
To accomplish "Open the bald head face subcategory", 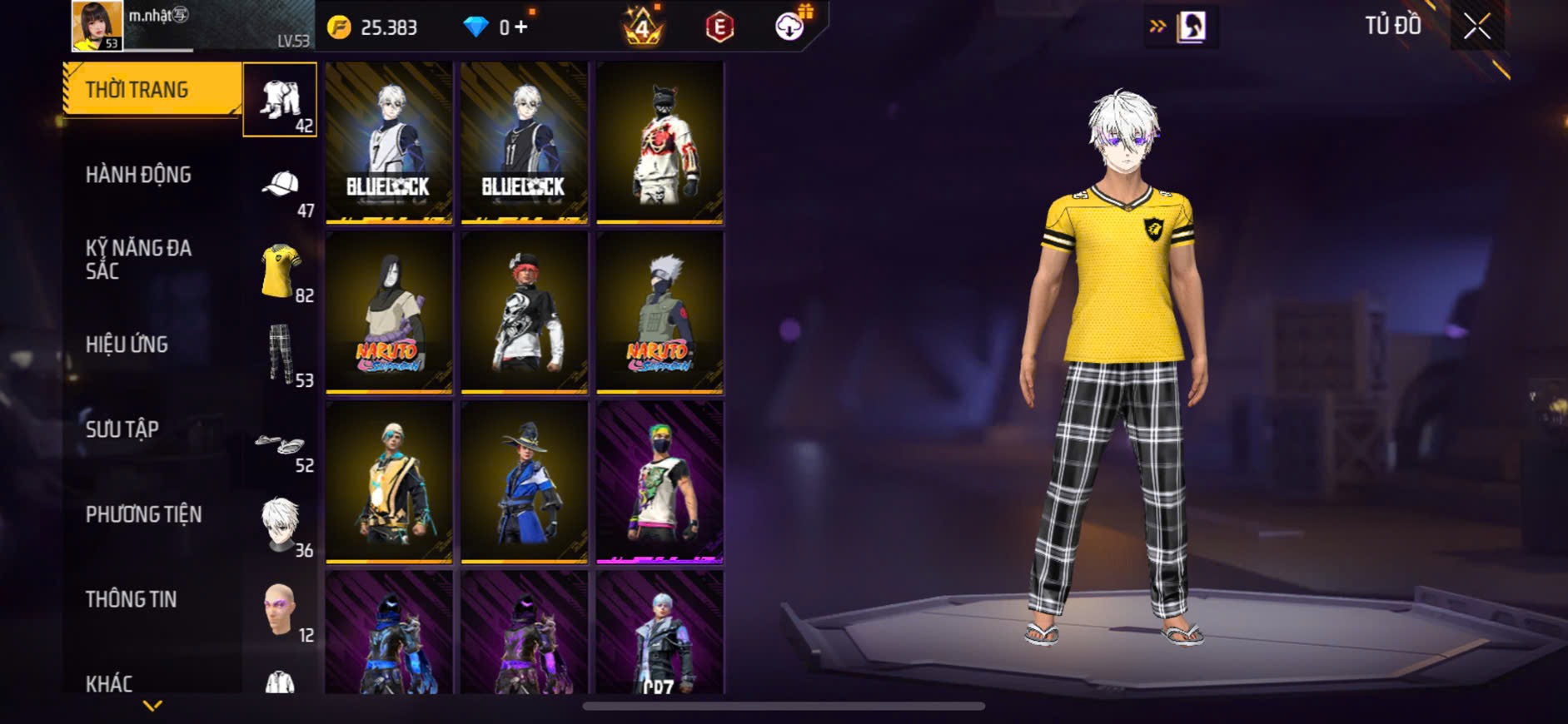I will tap(281, 610).
